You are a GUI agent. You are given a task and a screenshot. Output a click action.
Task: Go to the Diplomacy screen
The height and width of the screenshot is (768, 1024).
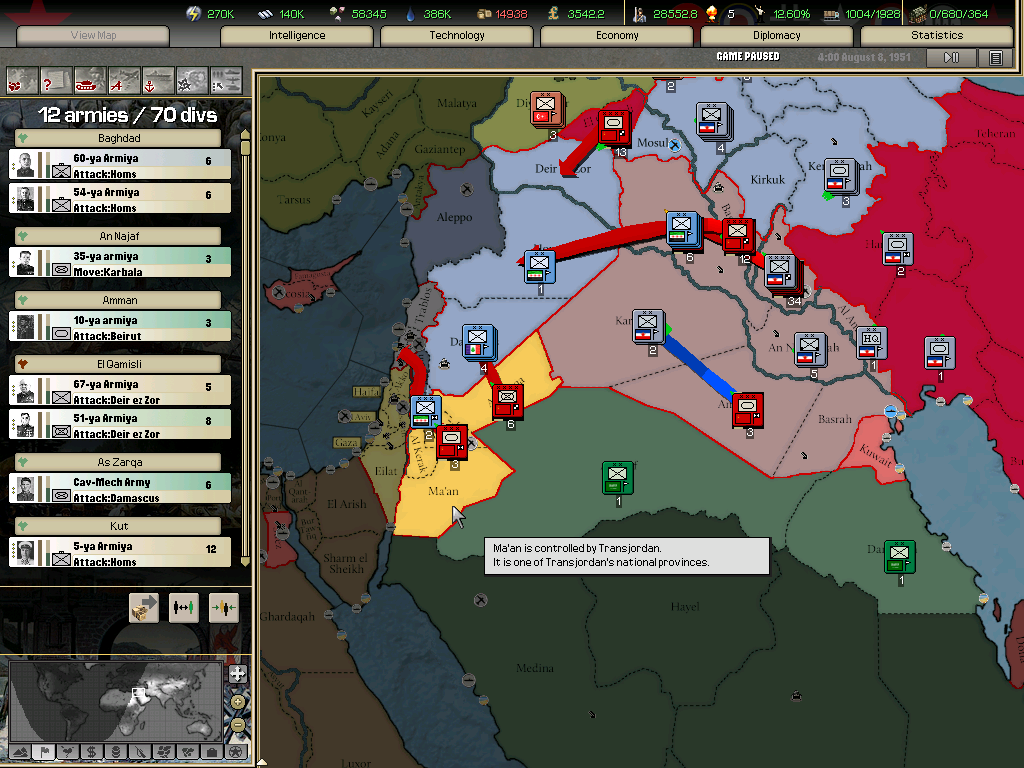pos(777,35)
